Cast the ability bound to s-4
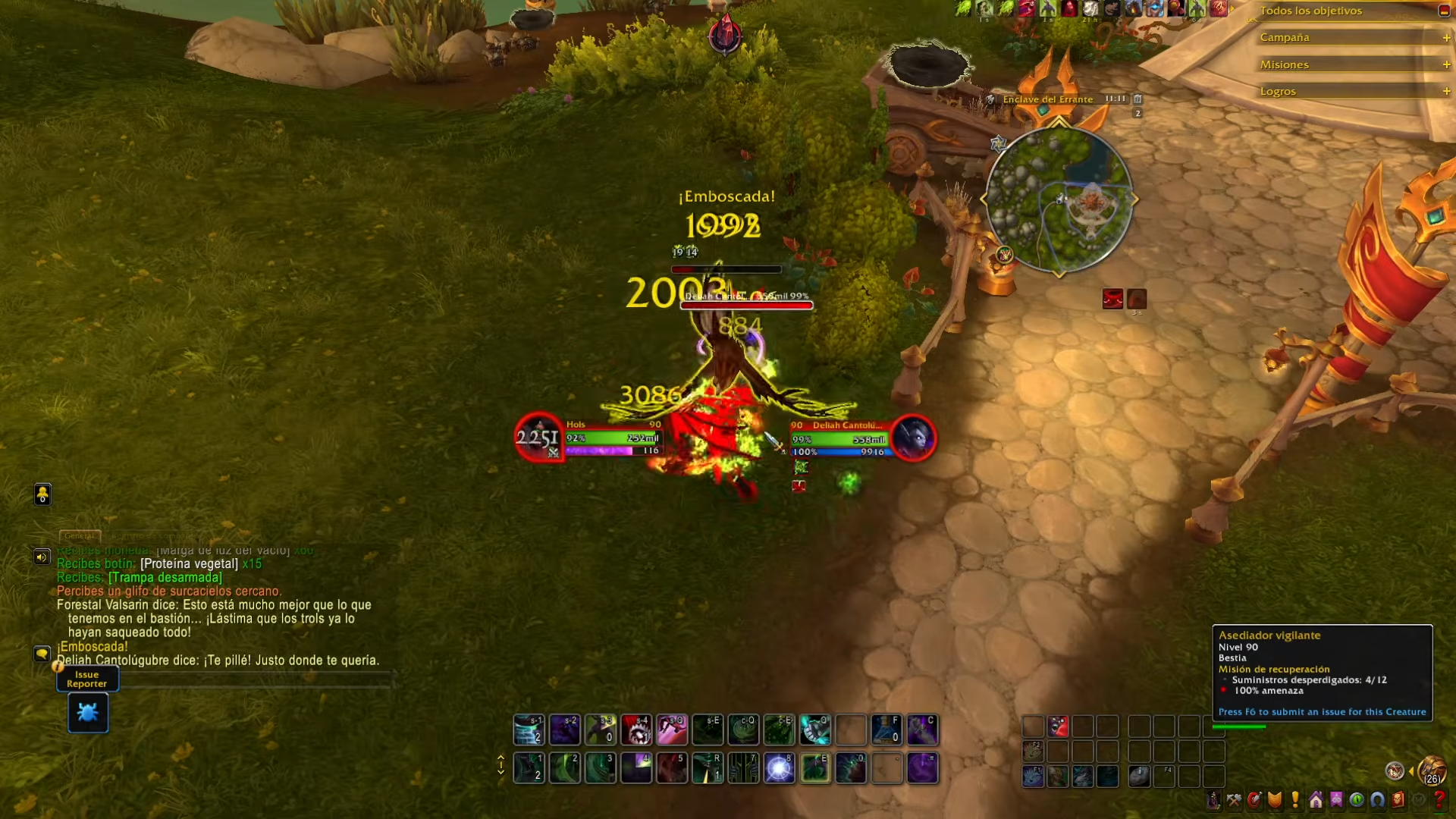This screenshot has width=1456, height=819. (x=636, y=730)
